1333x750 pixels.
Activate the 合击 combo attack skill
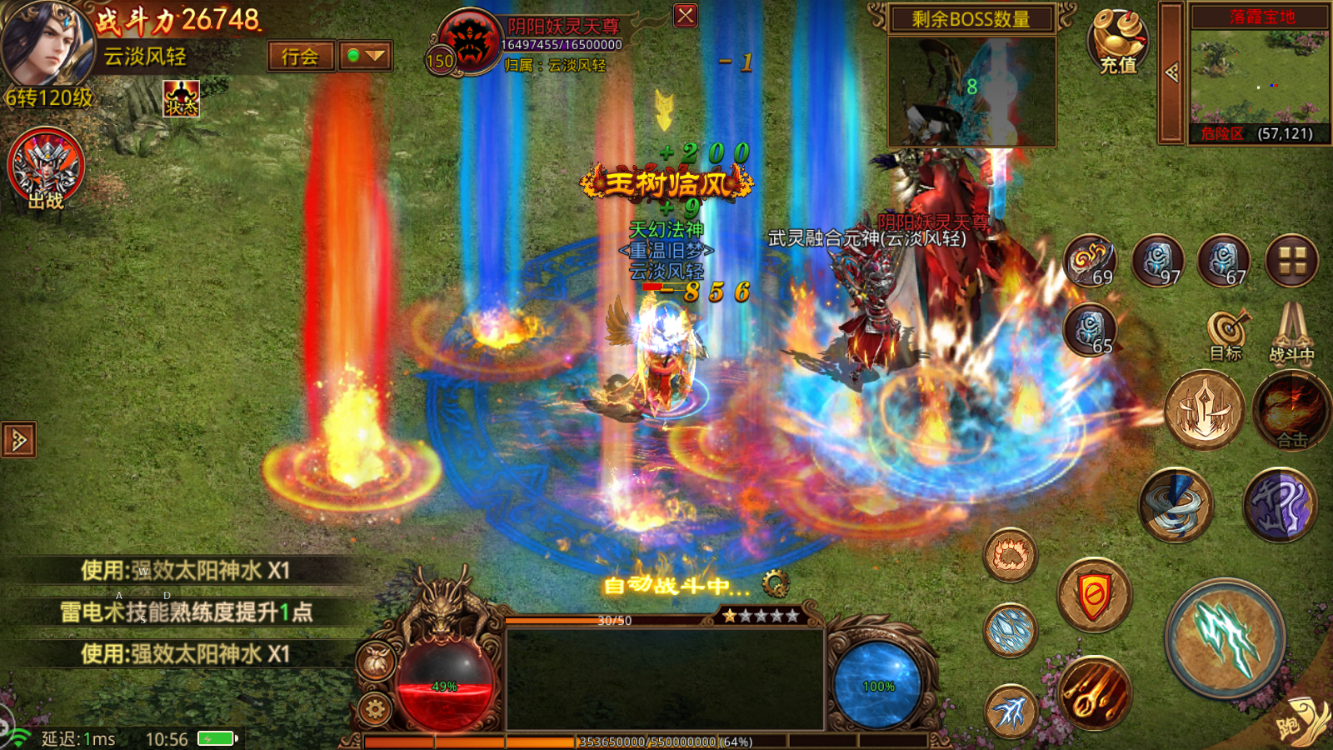click(1291, 410)
